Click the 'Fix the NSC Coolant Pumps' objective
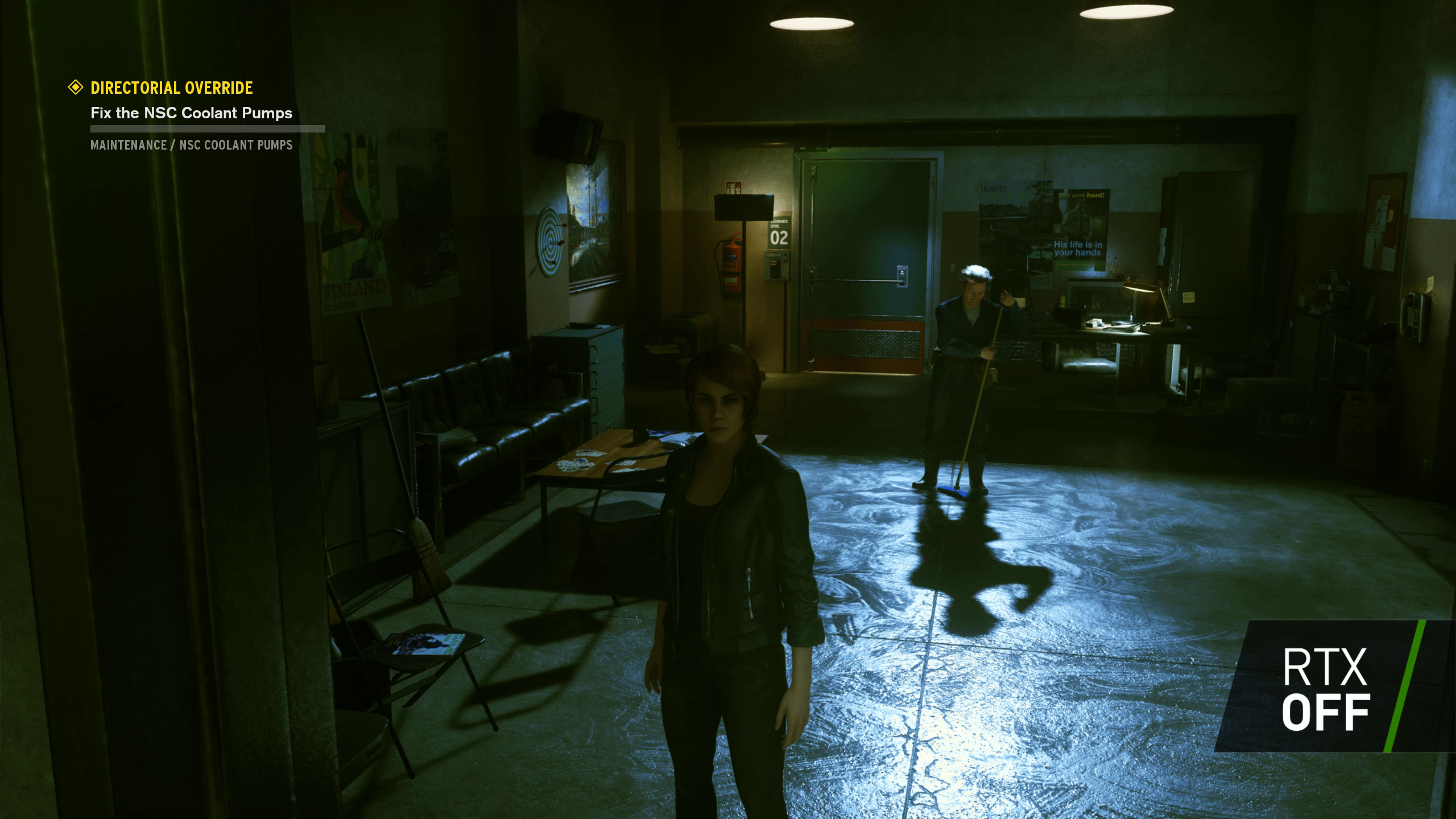This screenshot has height=819, width=1456. pyautogui.click(x=191, y=113)
